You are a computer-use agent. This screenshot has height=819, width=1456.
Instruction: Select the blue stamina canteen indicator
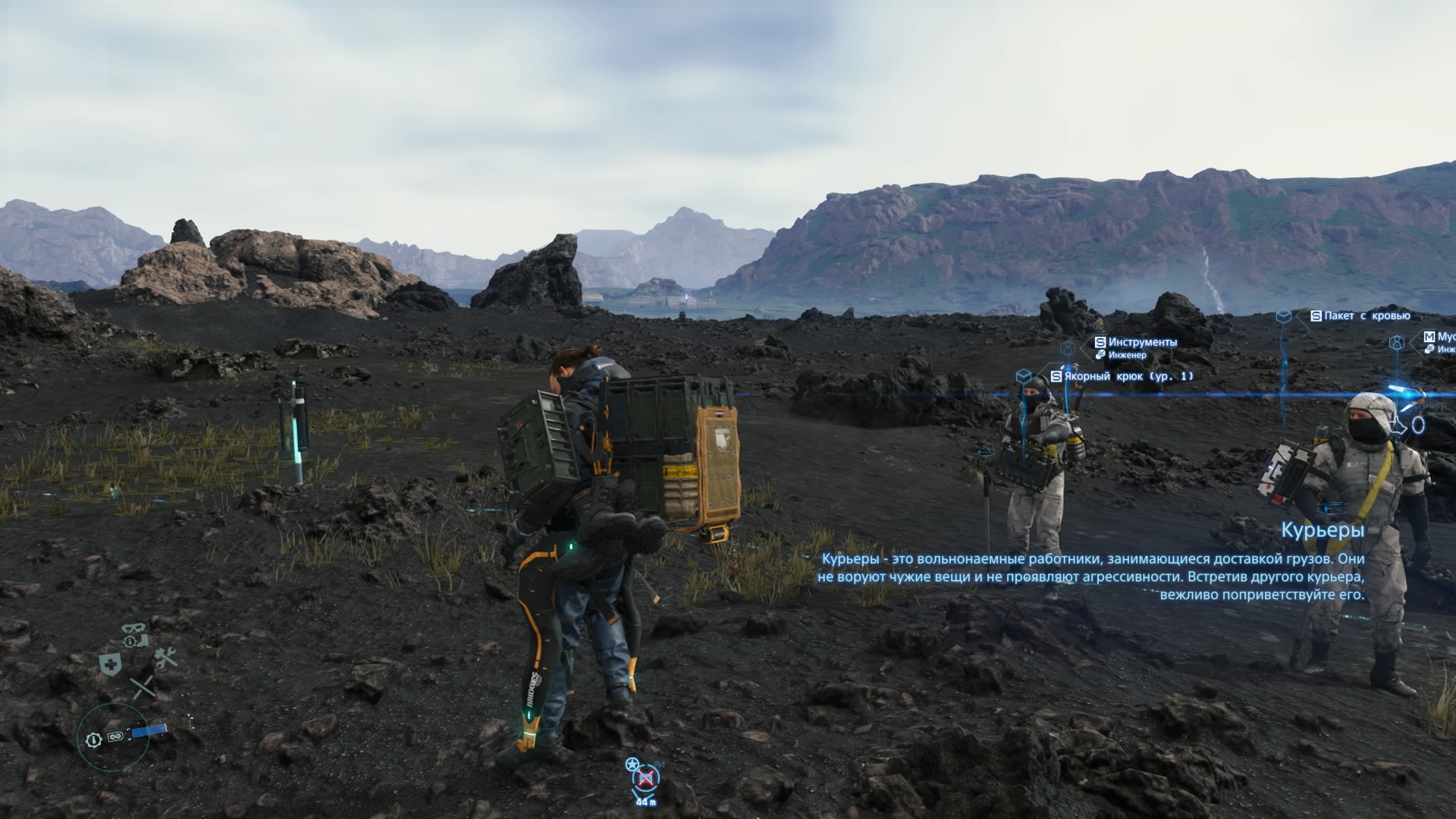click(x=148, y=732)
